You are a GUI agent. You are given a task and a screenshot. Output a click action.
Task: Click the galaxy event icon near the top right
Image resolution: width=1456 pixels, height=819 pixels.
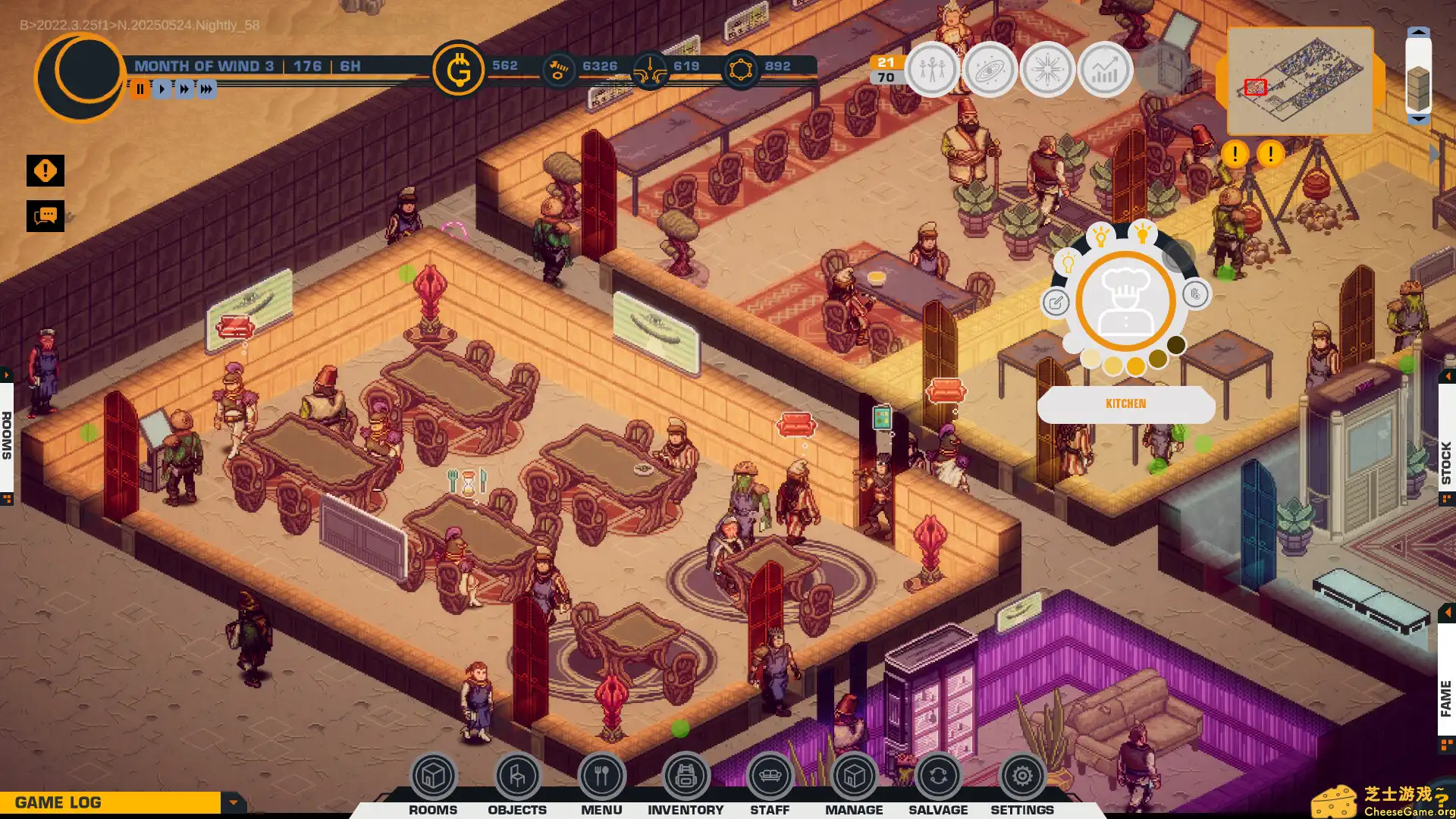[990, 69]
